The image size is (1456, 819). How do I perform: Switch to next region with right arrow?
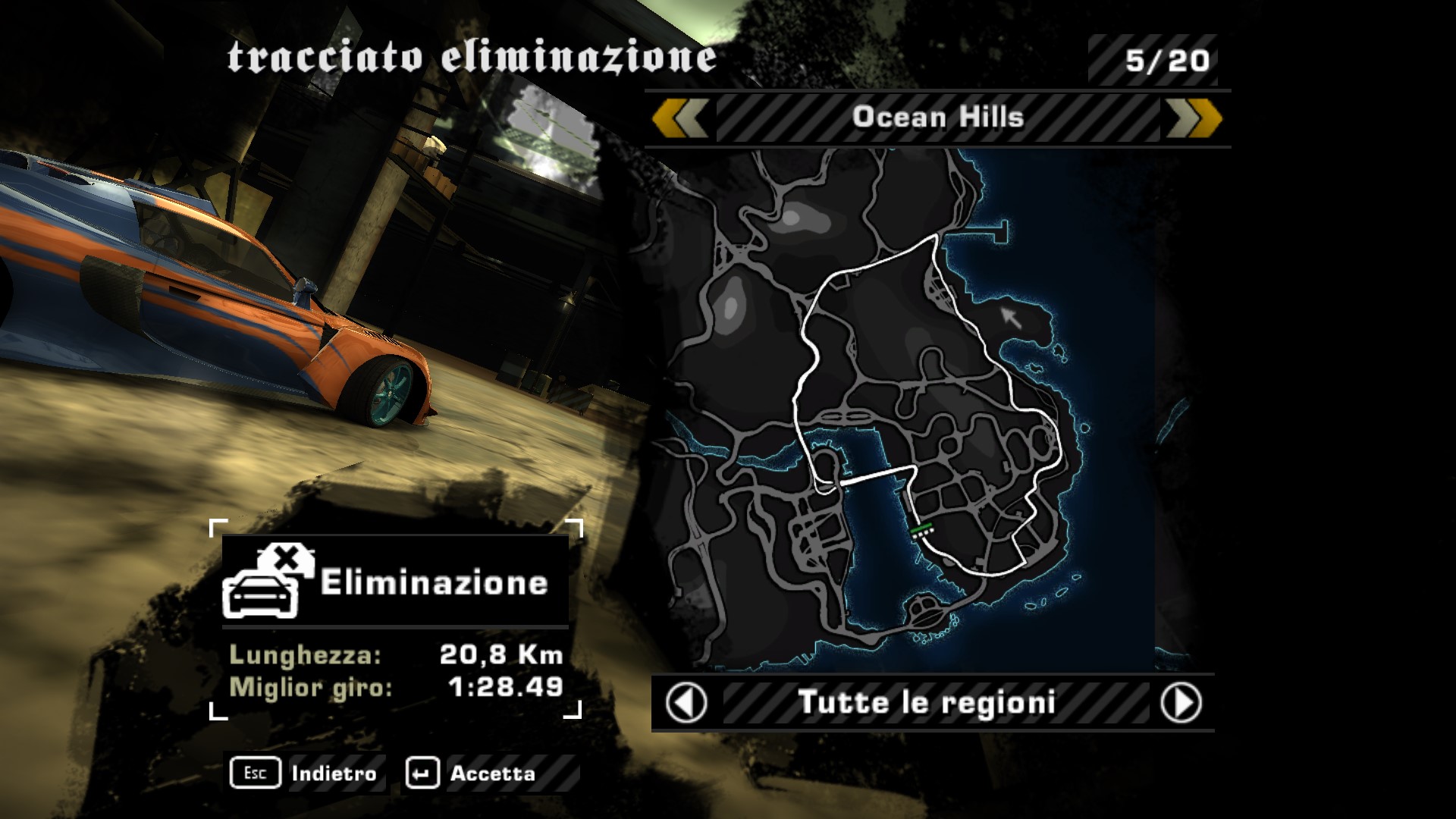pos(1181,703)
